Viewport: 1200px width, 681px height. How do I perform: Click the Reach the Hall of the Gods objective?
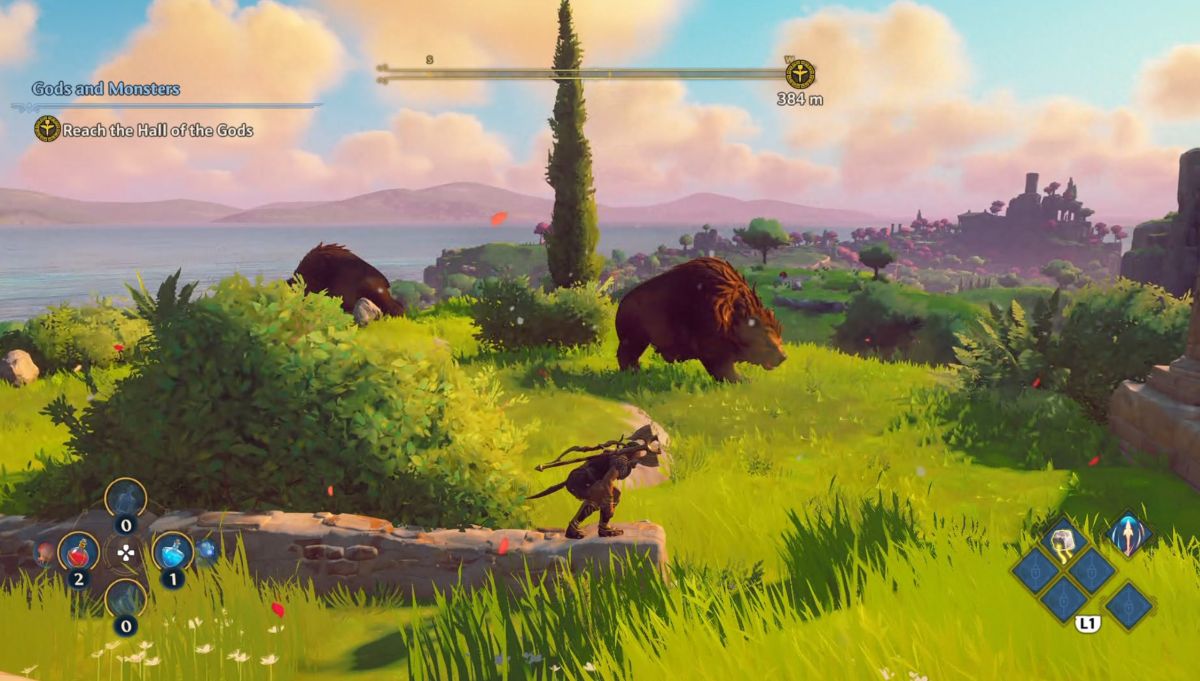157,130
